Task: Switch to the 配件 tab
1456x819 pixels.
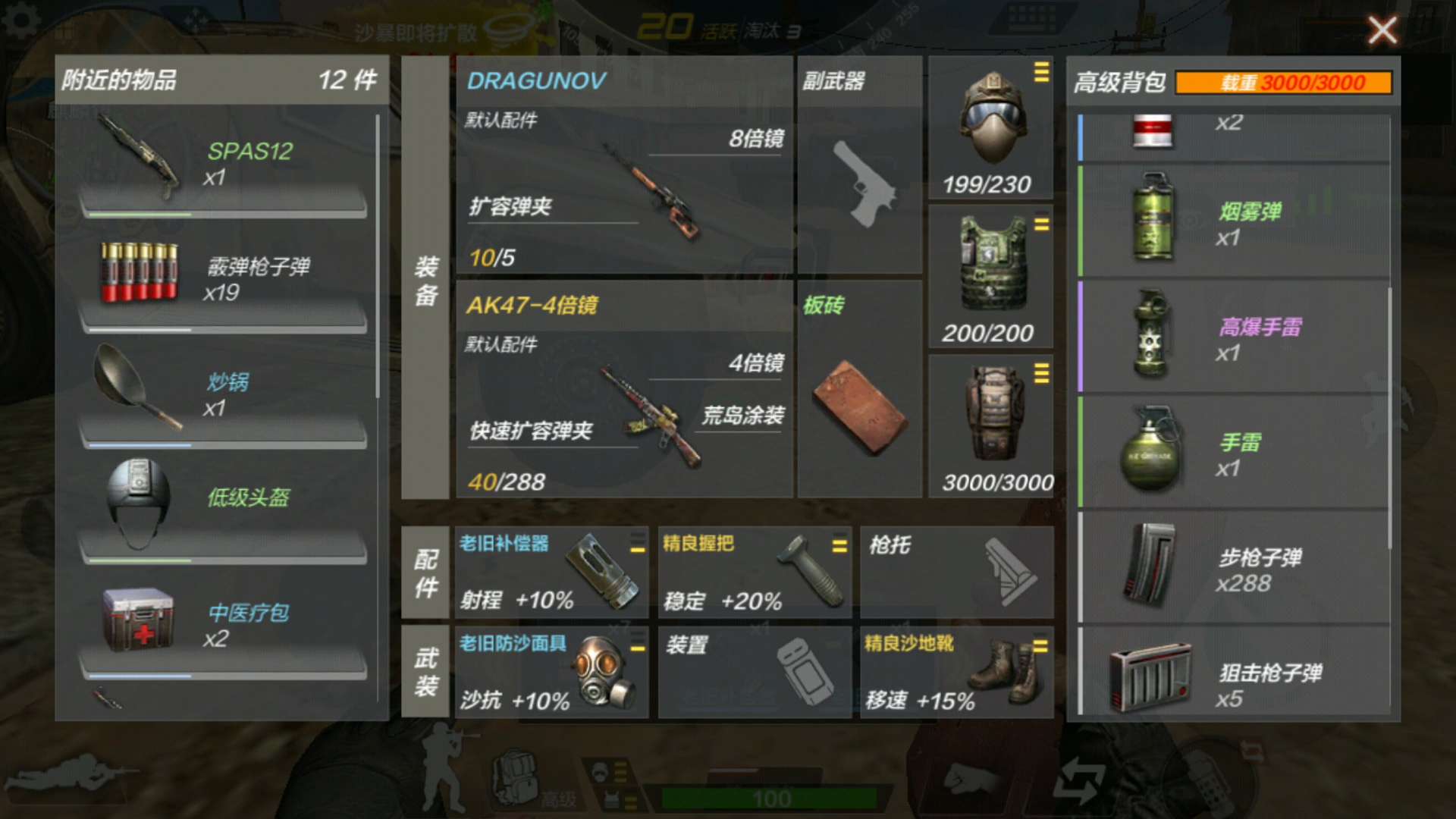Action: [425, 573]
